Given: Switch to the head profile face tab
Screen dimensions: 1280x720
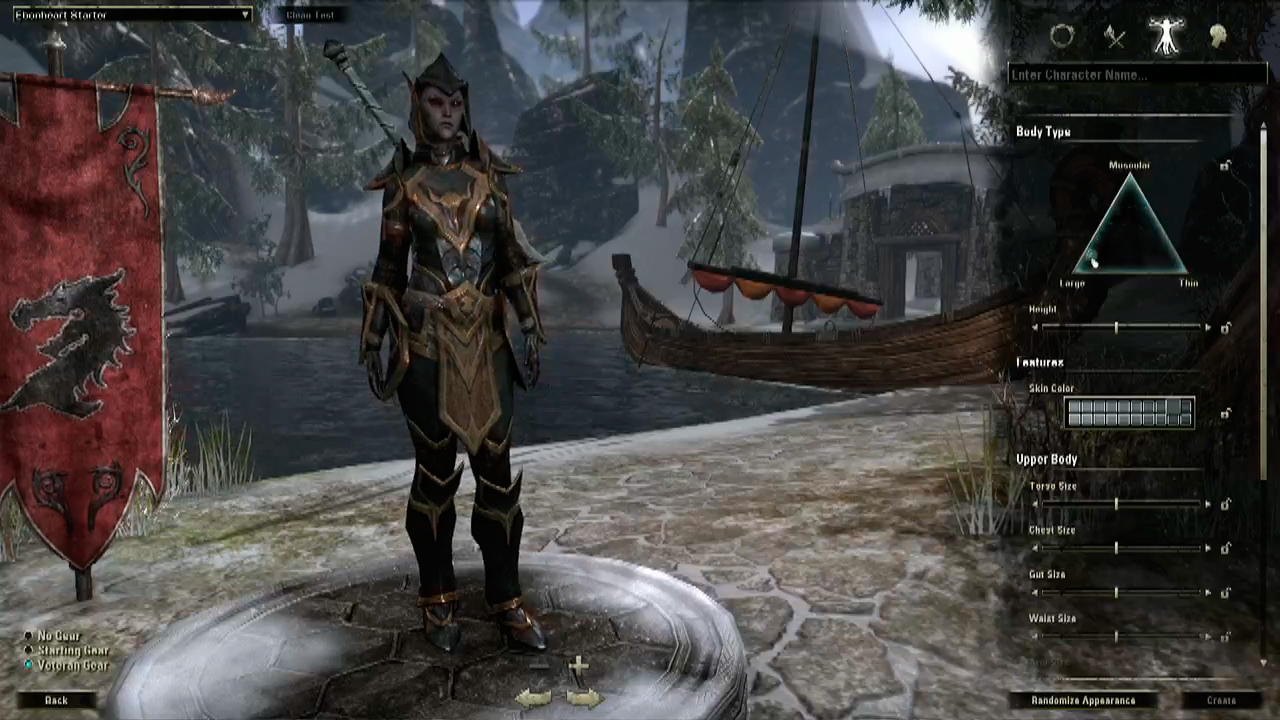Looking at the screenshot, I should point(1218,37).
